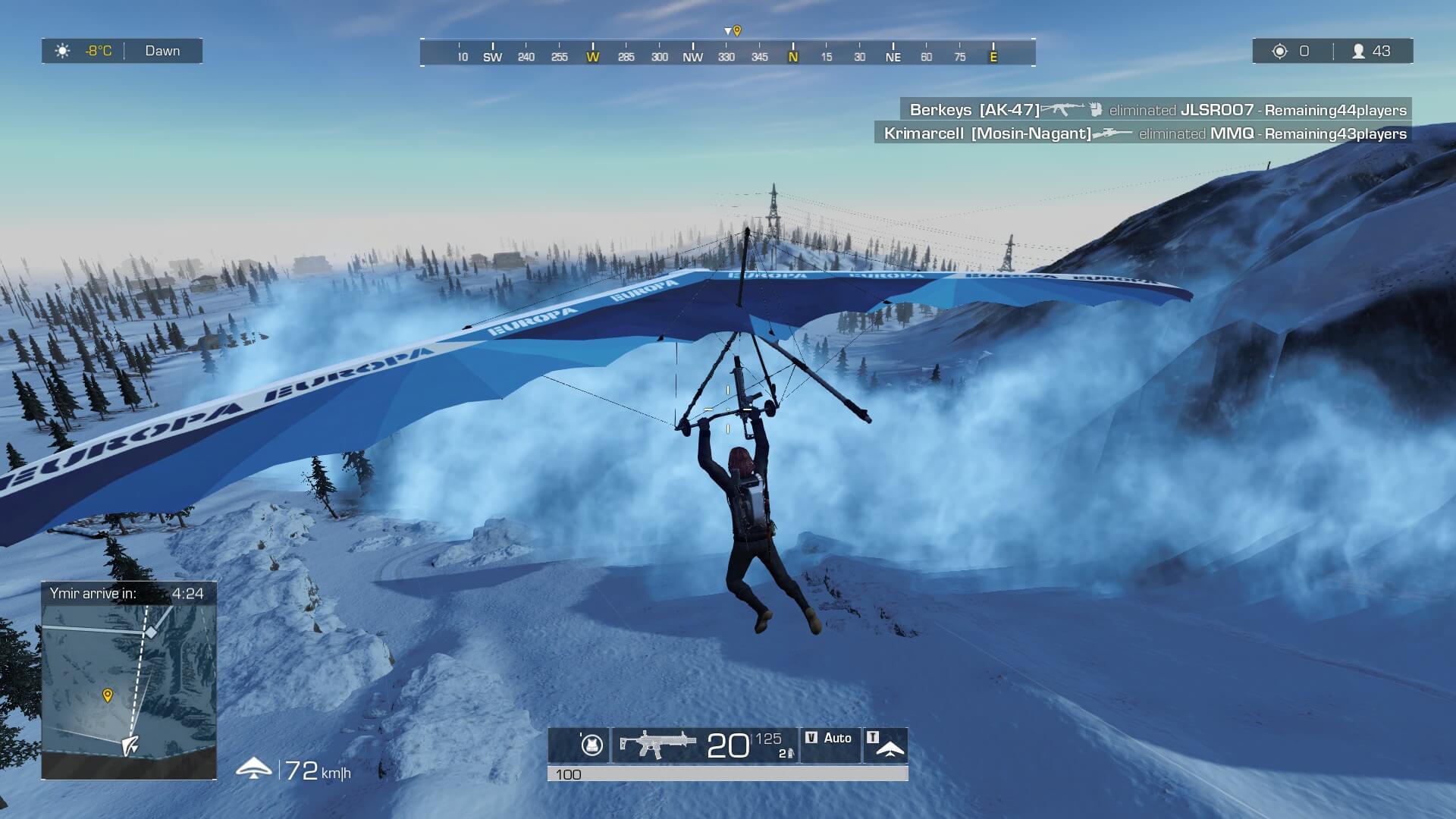
Task: Select the Krimarcell elimination entry in kill feed
Action: pyautogui.click(x=1144, y=133)
